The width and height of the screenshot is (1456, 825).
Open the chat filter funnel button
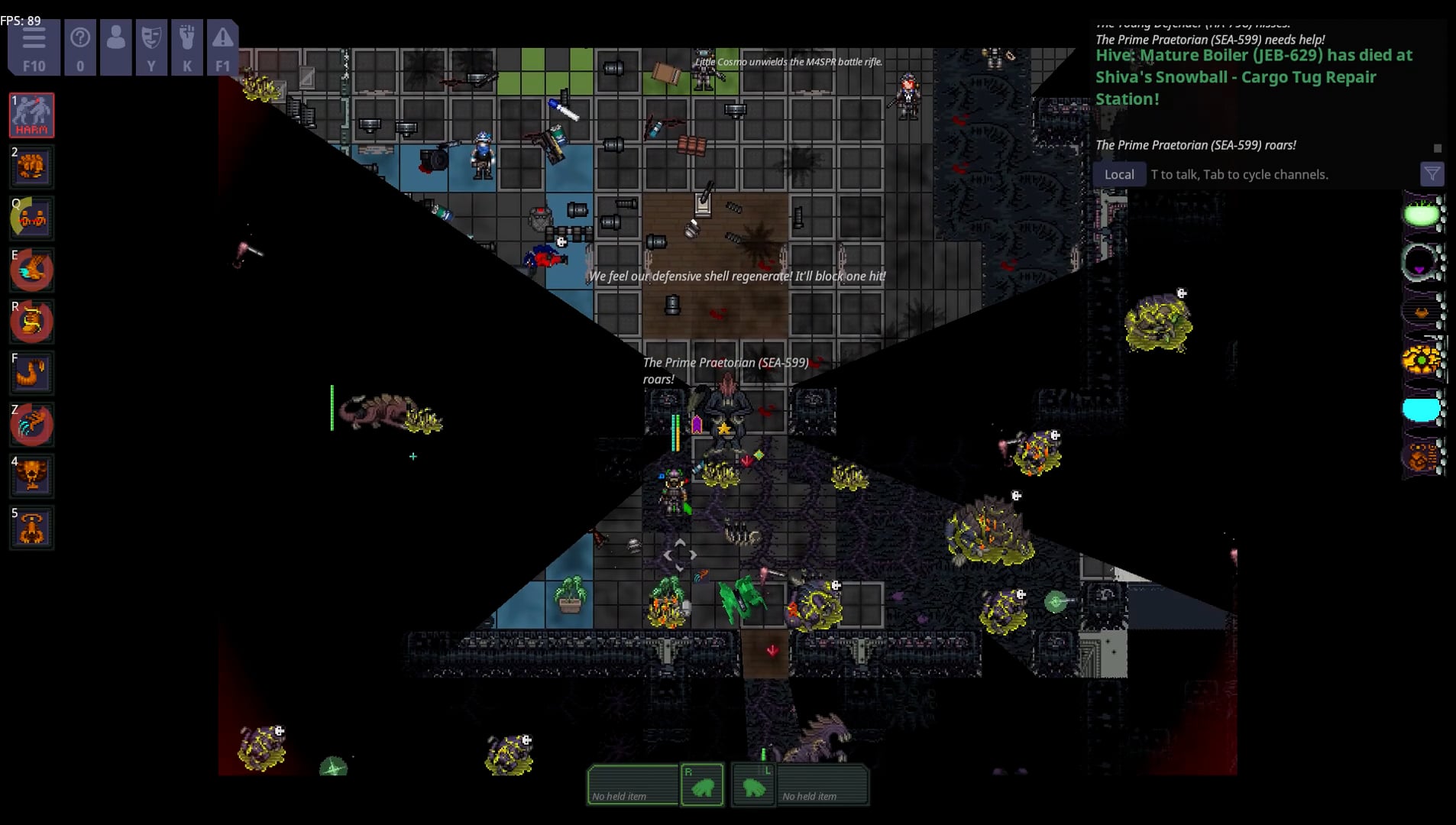click(1432, 174)
